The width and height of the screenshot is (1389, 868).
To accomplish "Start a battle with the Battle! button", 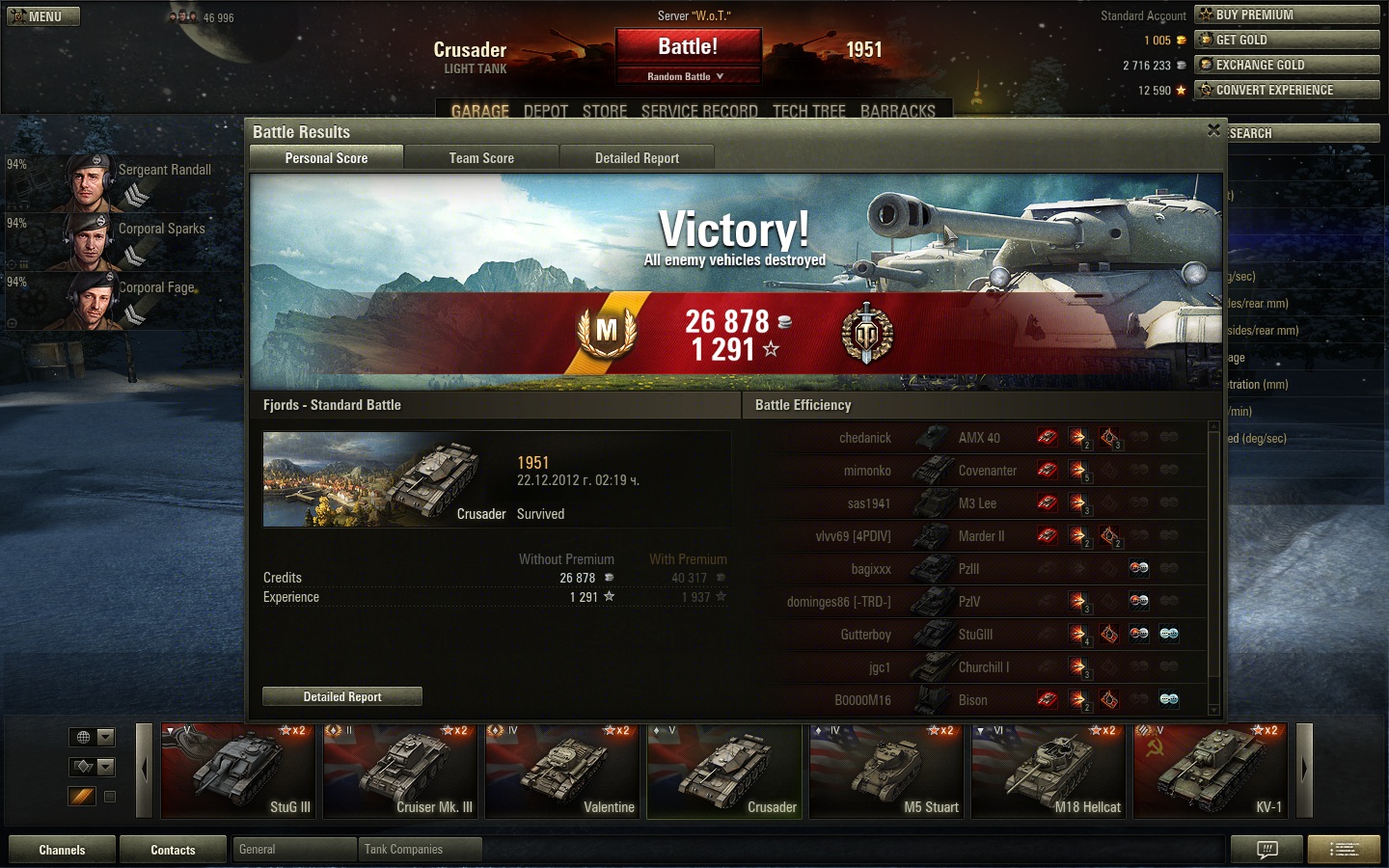I will [688, 47].
